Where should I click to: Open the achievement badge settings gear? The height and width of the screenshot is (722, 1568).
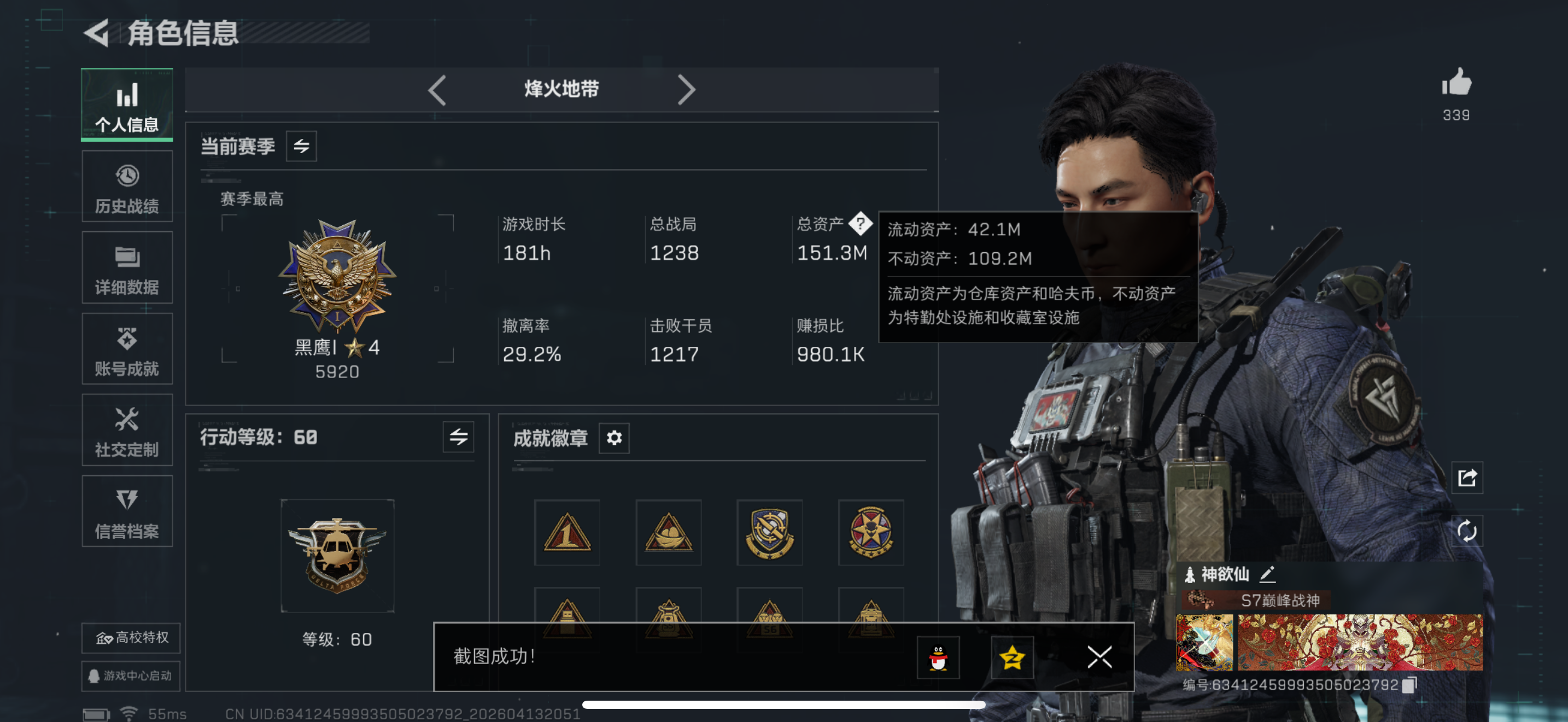[x=614, y=437]
